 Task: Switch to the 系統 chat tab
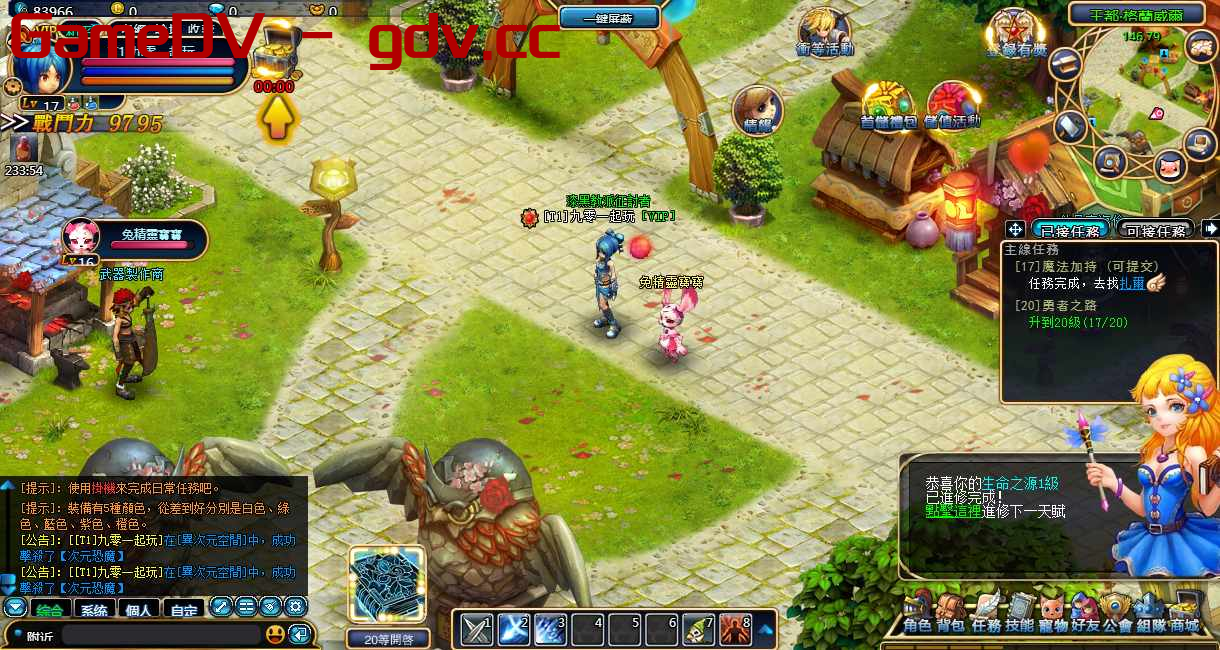(x=94, y=609)
